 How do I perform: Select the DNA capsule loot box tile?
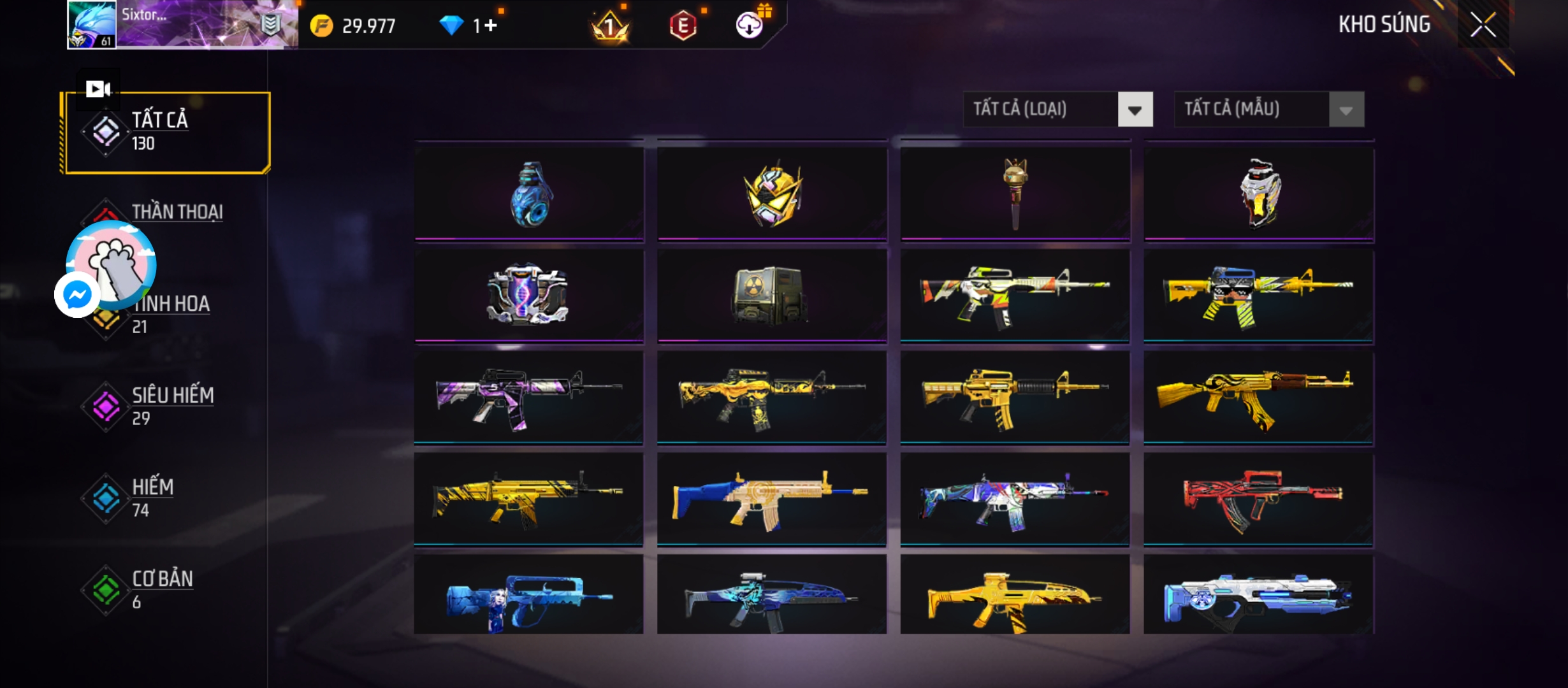[x=529, y=296]
